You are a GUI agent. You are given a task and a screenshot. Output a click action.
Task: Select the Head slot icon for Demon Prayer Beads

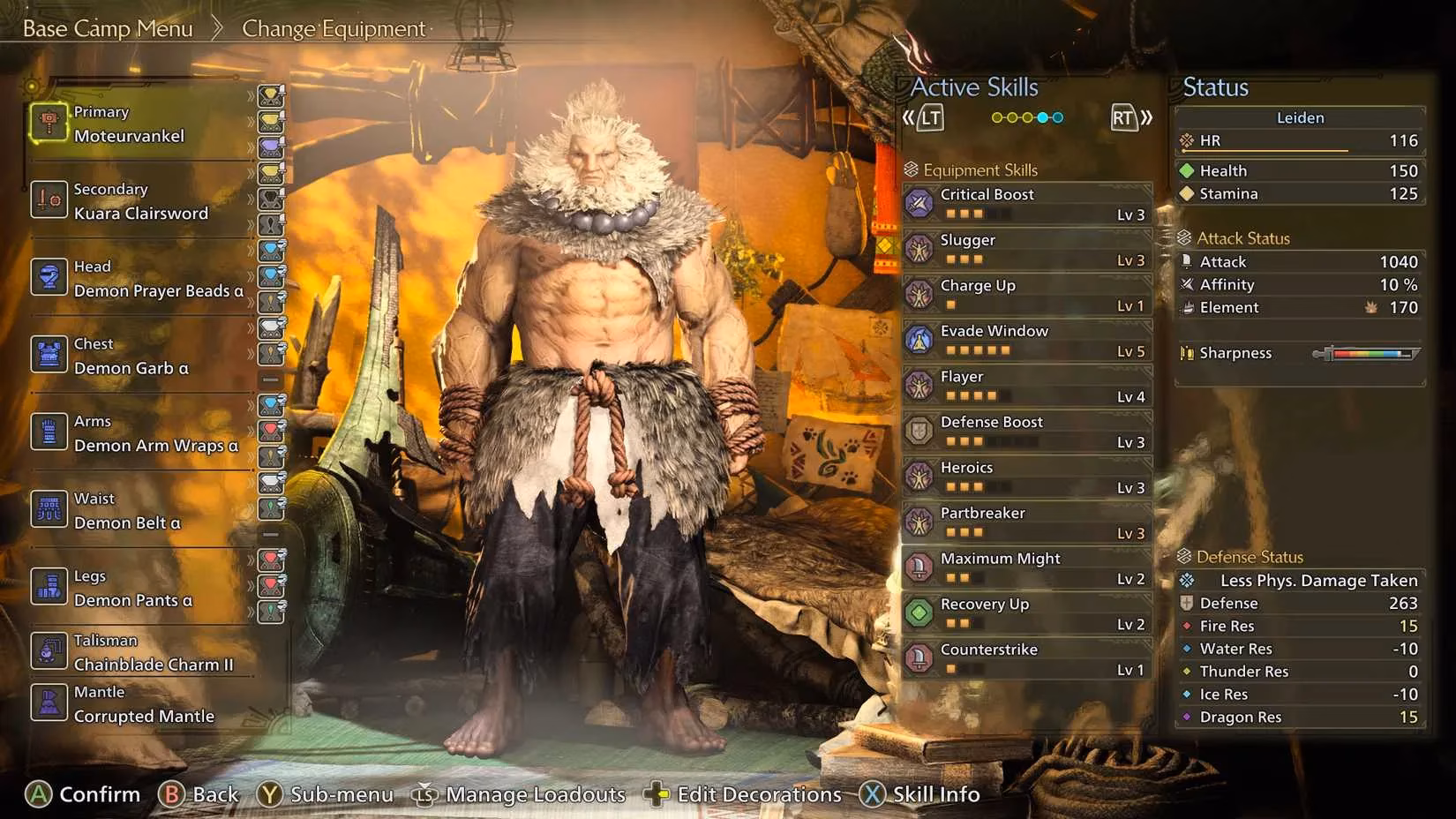49,278
